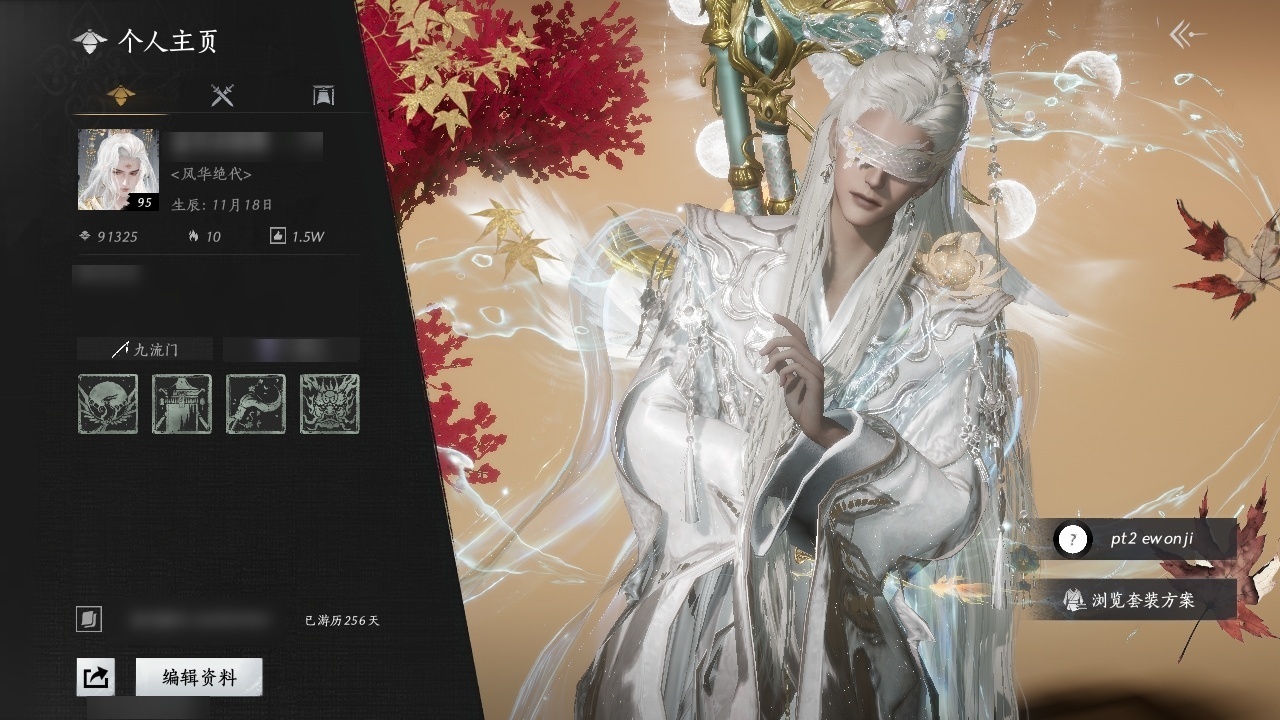Click the 编辑资料 edit profile button
1280x720 pixels.
[199, 677]
